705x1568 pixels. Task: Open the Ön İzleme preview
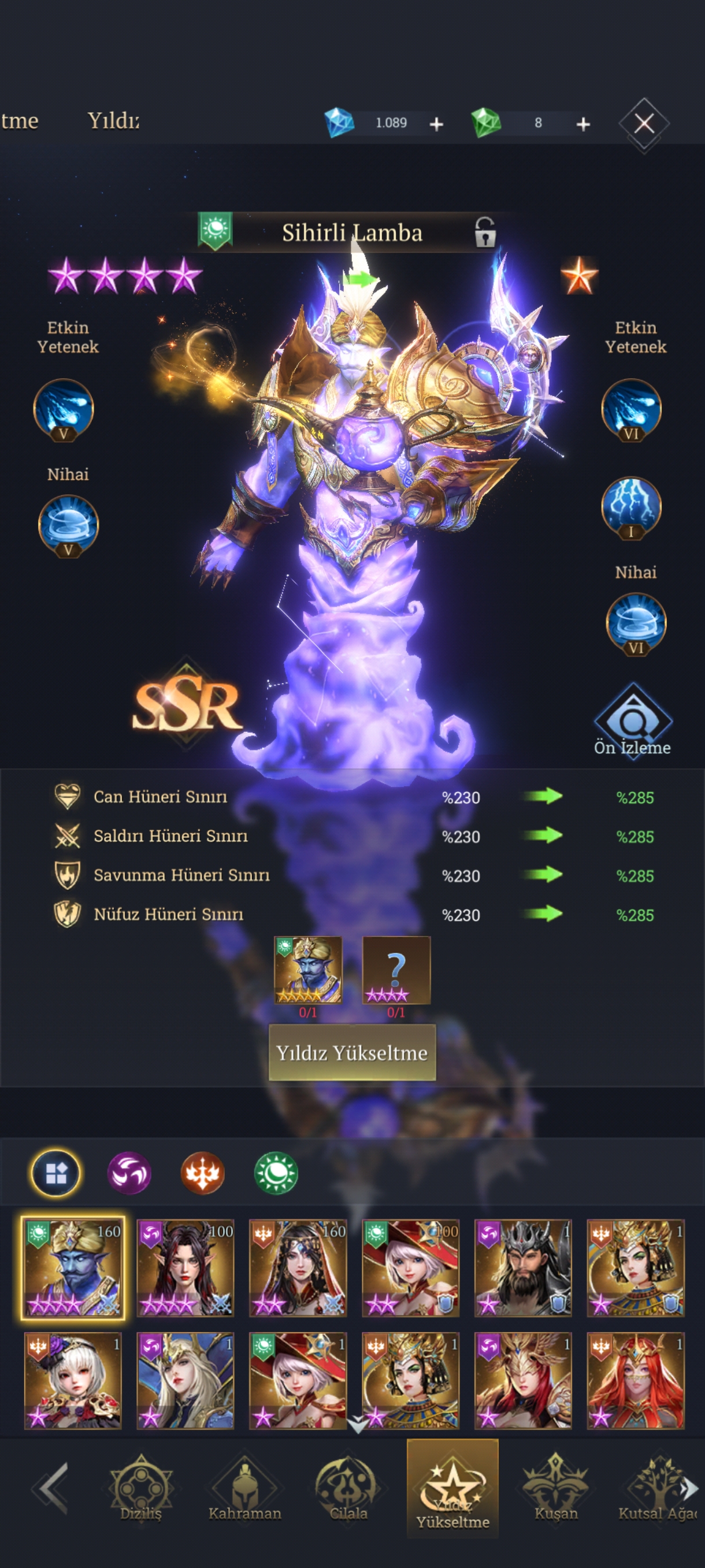click(x=632, y=722)
